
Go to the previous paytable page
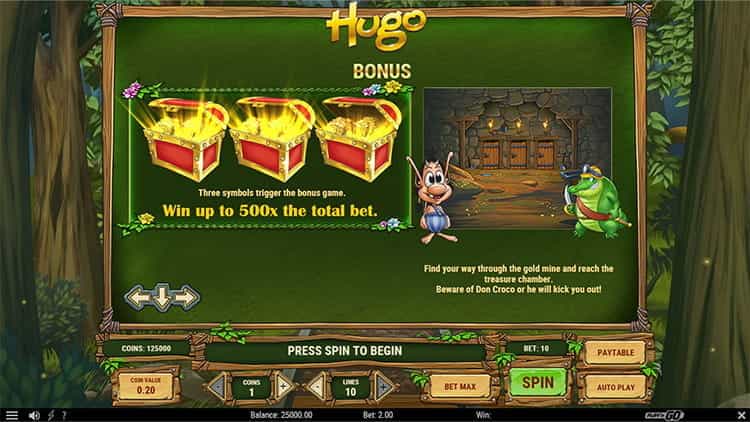pos(137,297)
